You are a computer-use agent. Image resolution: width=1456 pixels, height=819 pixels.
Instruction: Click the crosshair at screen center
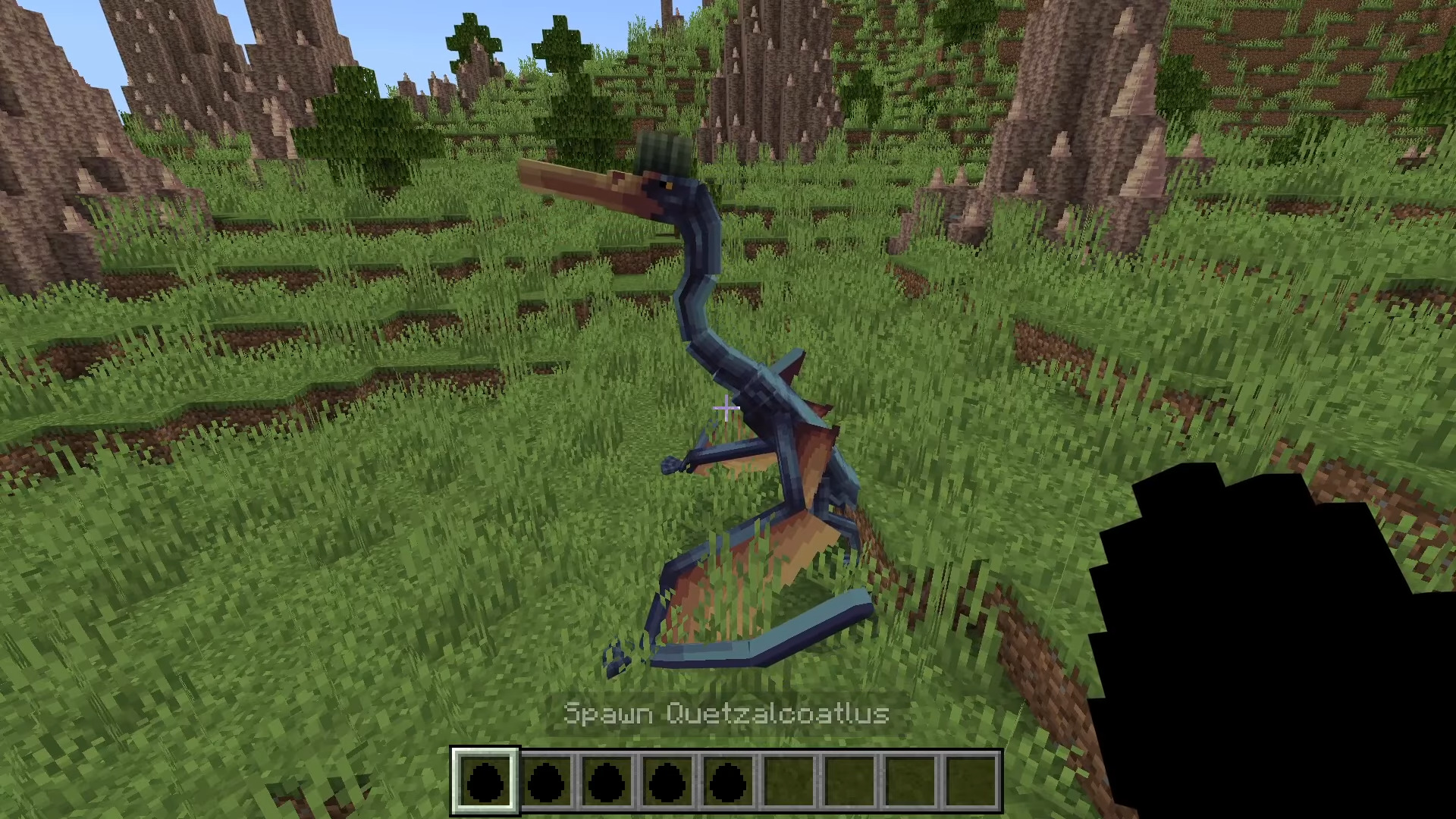726,409
